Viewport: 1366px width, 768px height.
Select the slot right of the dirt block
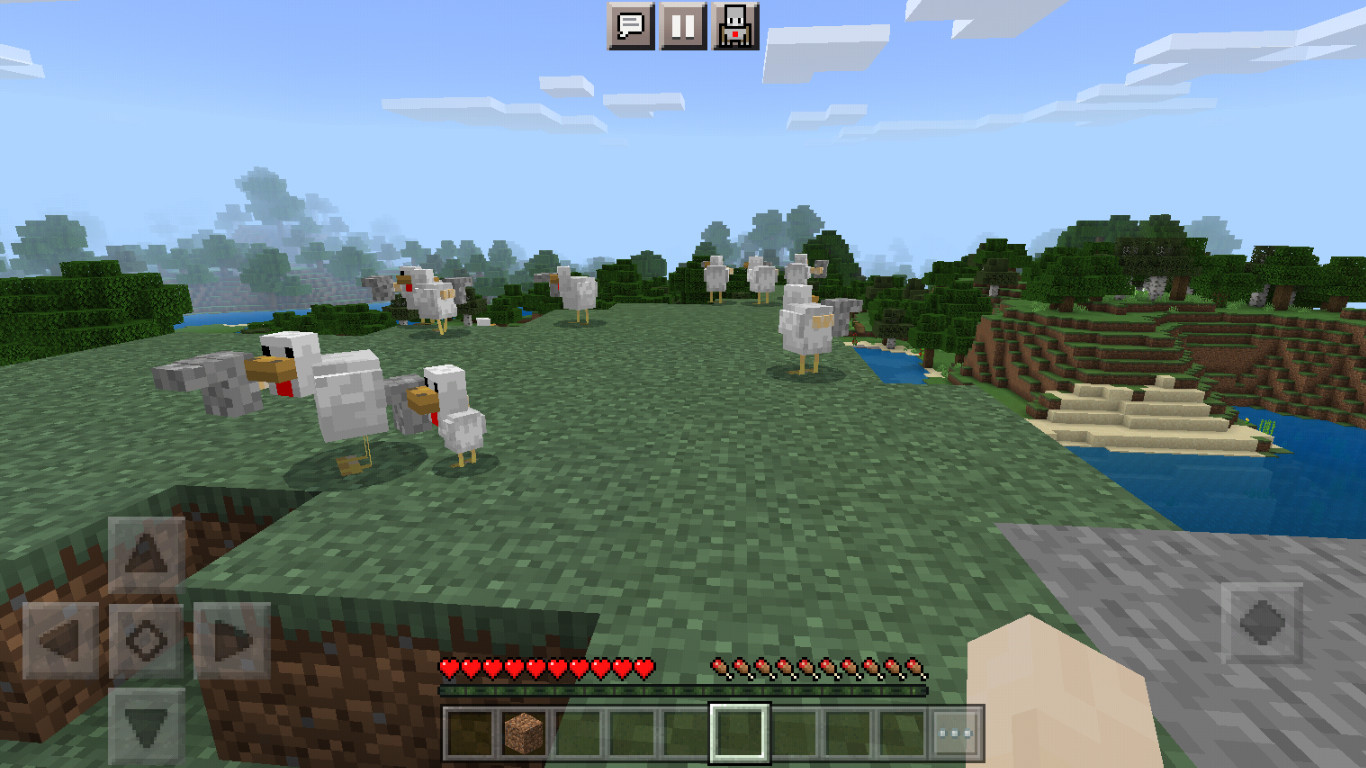point(576,732)
